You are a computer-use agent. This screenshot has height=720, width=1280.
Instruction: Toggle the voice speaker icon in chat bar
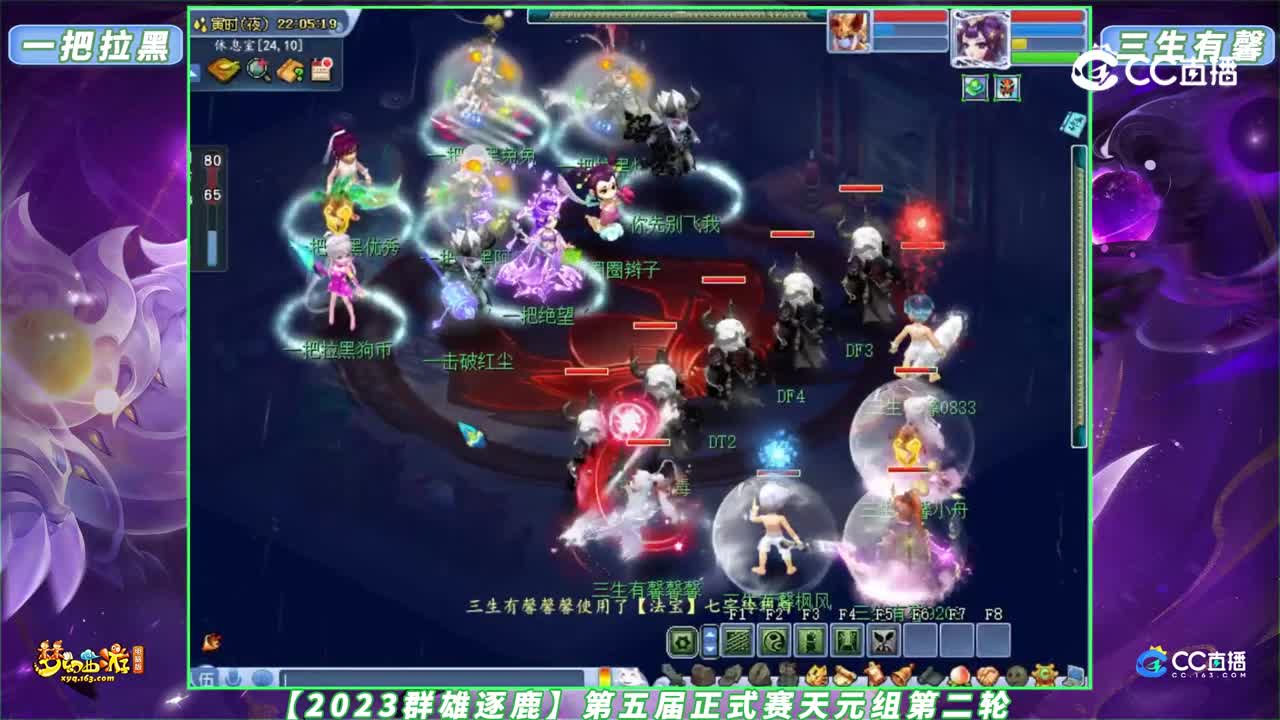(x=263, y=678)
